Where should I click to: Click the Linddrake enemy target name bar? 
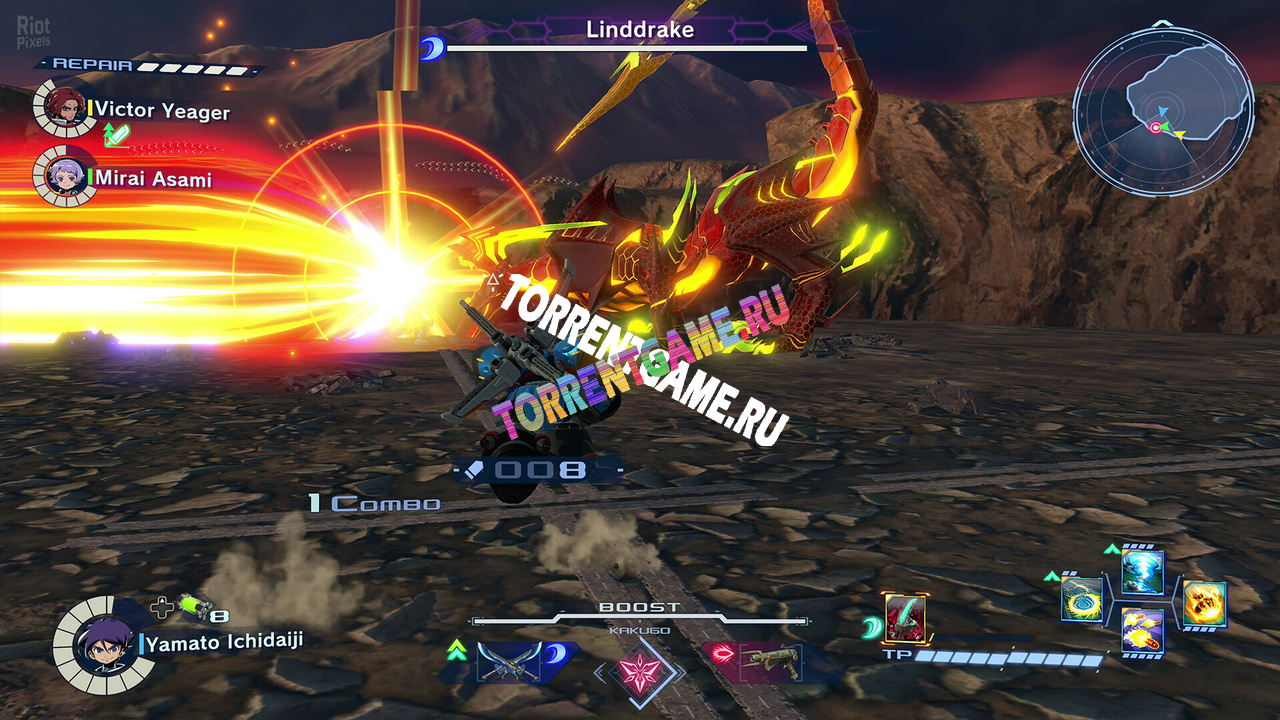640,31
